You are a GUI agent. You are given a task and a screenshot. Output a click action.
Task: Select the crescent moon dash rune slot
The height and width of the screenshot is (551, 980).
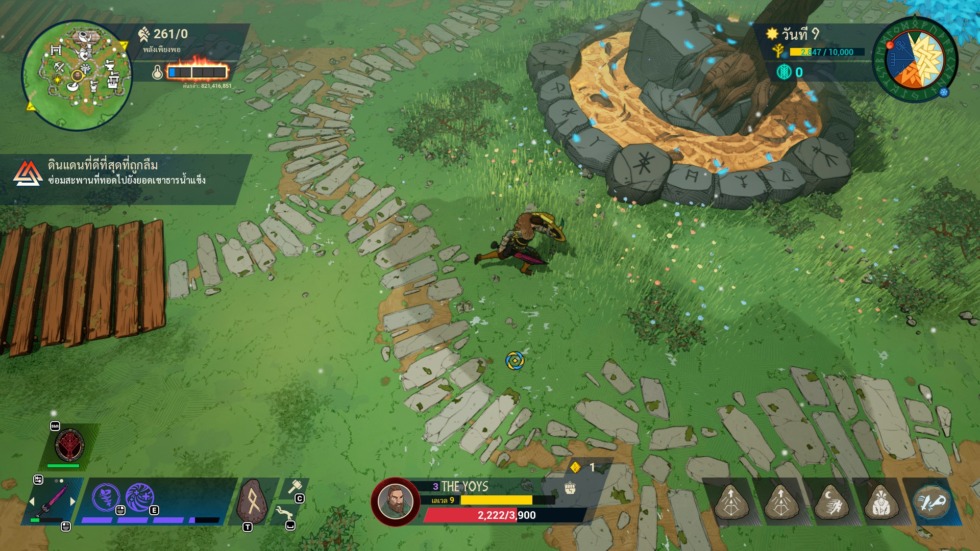(830, 501)
